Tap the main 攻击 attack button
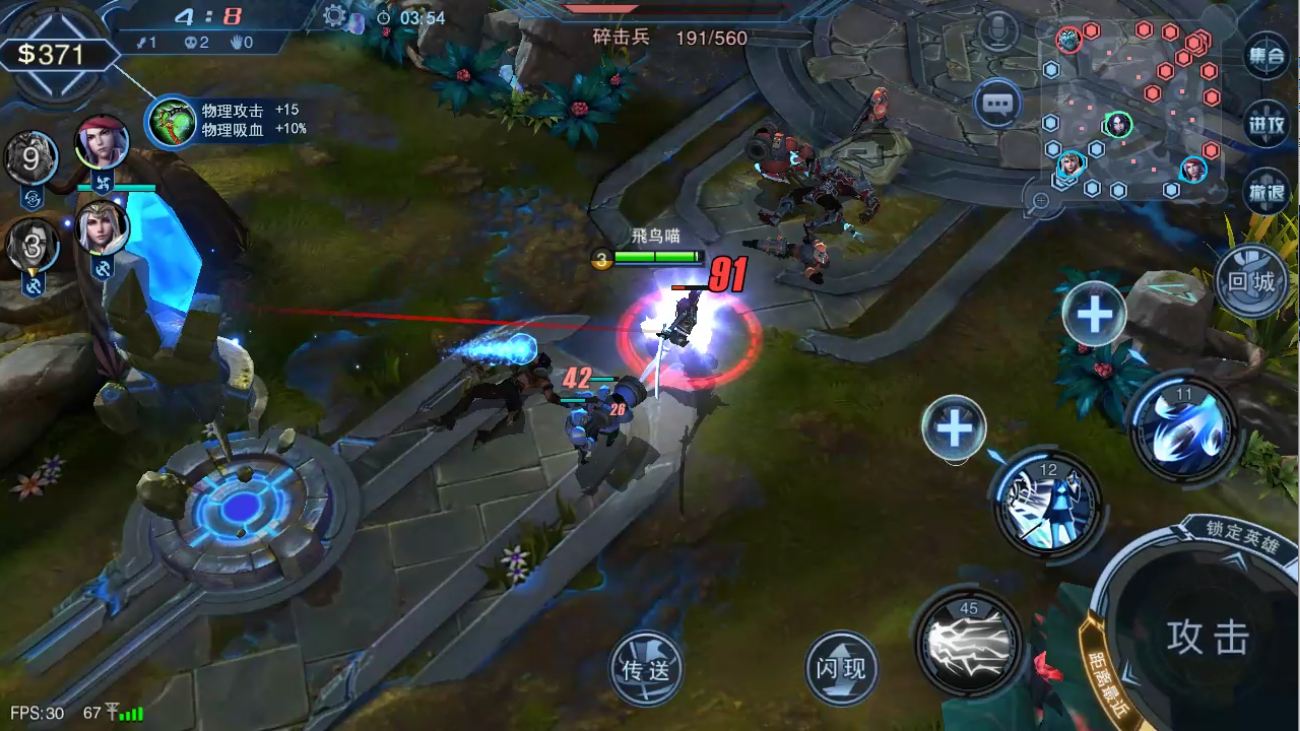The width and height of the screenshot is (1300, 731). pyautogui.click(x=1208, y=637)
